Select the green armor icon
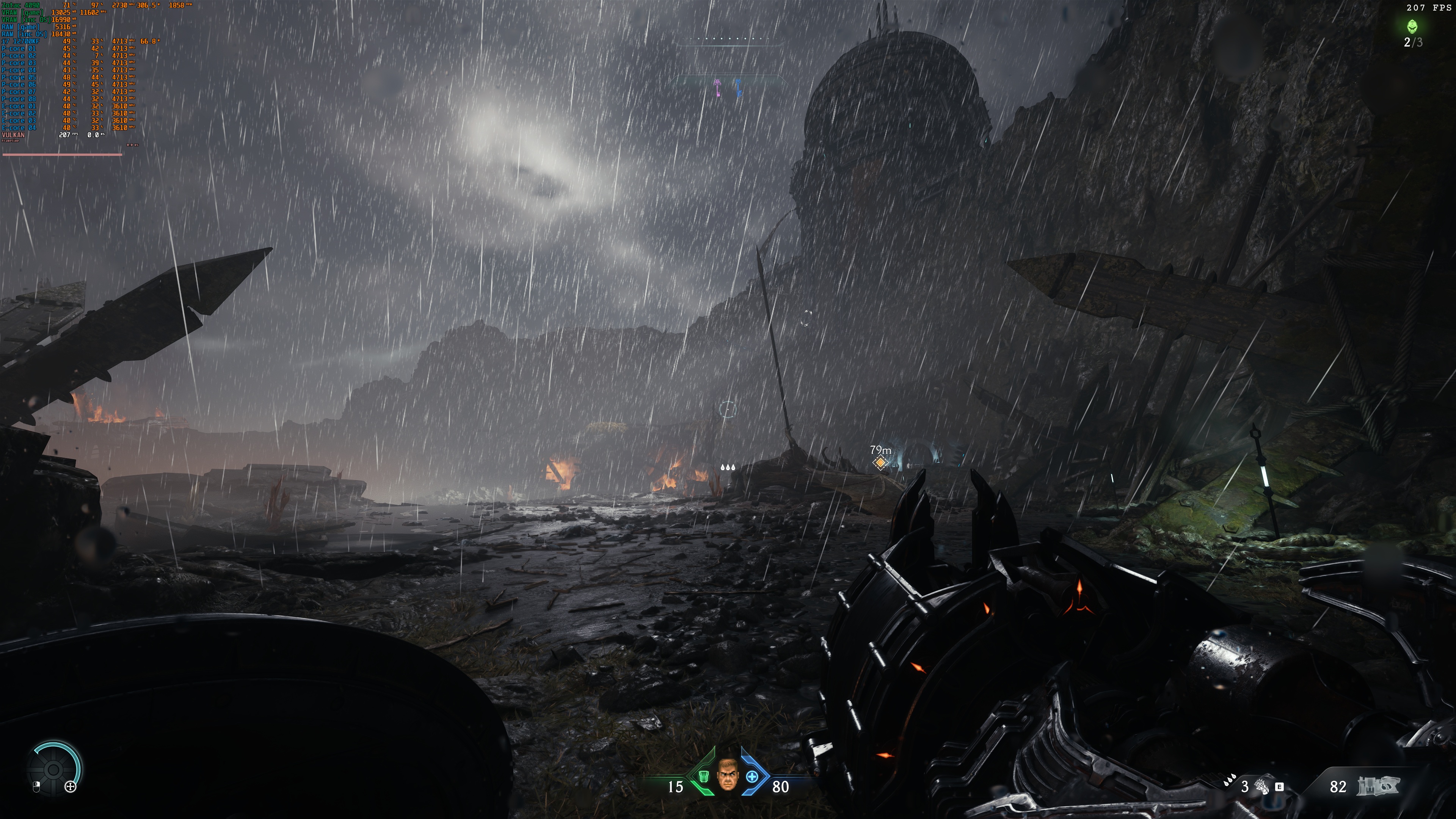1456x819 pixels. 704,777
